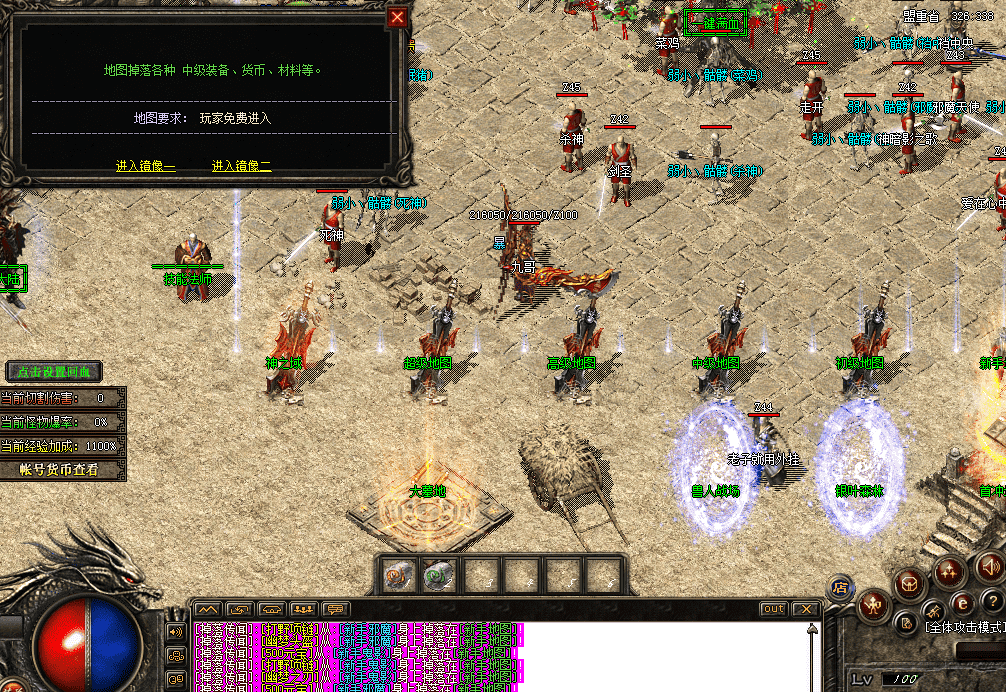Open the character figure round button
The width and height of the screenshot is (1006, 692).
(876, 604)
